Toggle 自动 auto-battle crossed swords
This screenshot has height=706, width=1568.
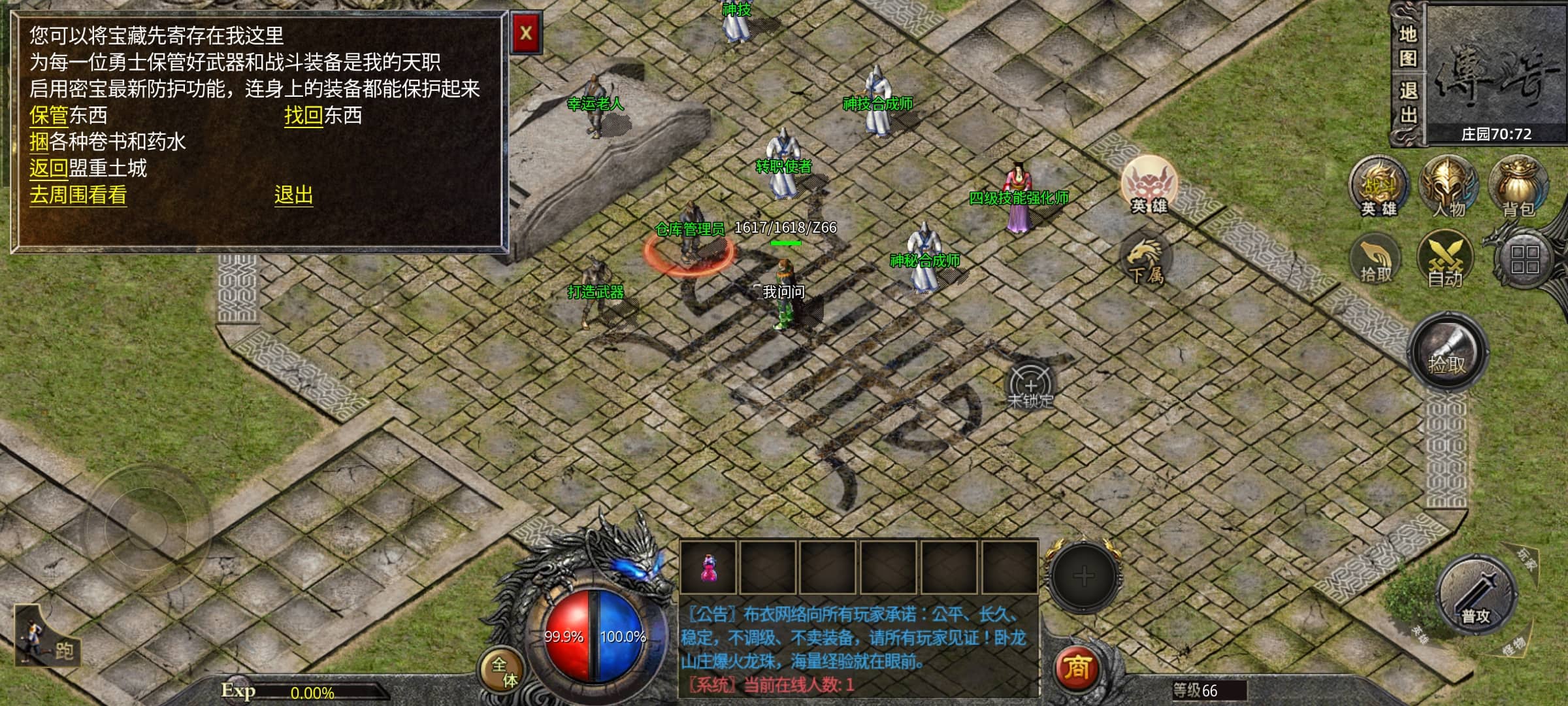tap(1445, 260)
